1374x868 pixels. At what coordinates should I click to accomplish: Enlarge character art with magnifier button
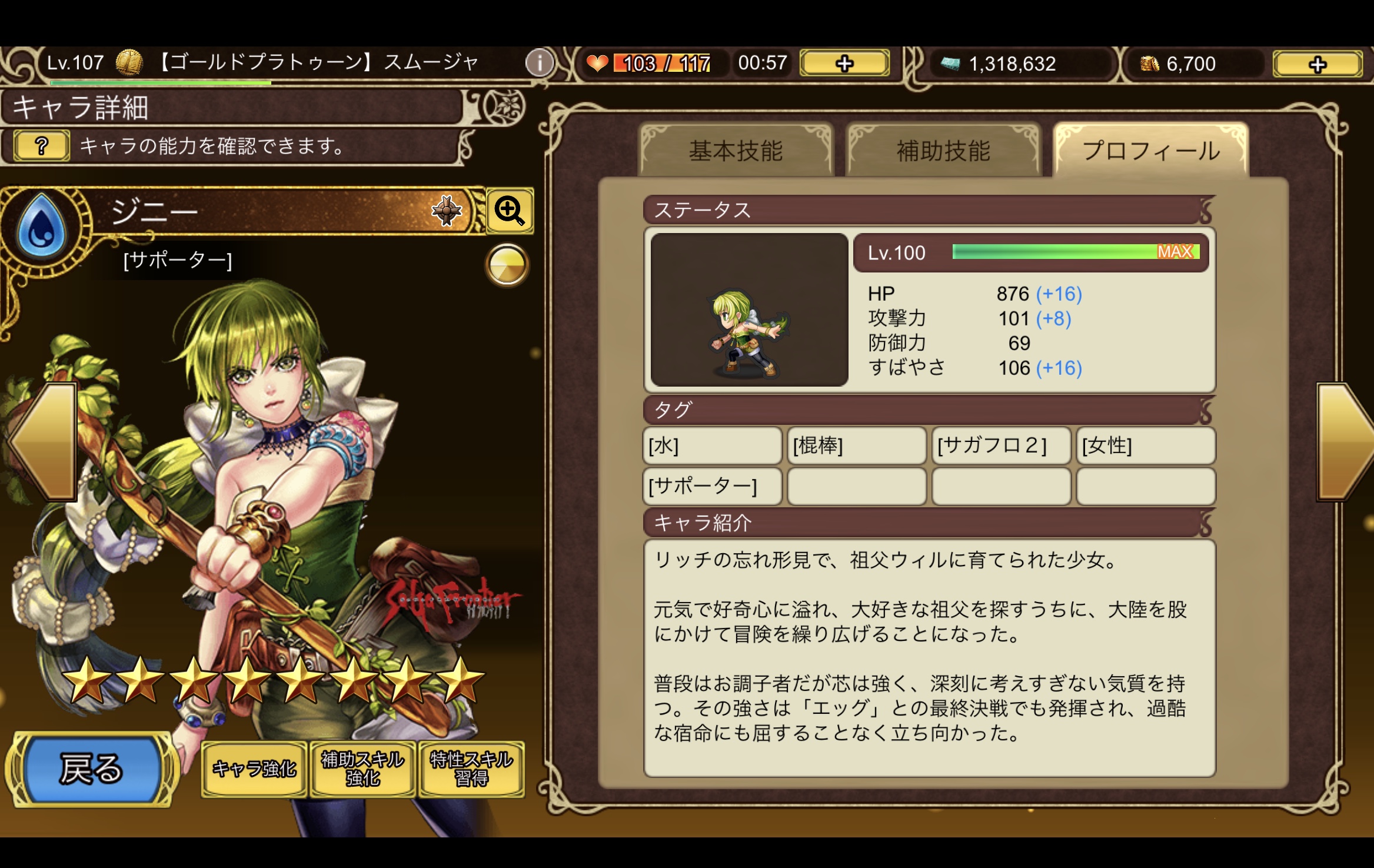[510, 211]
